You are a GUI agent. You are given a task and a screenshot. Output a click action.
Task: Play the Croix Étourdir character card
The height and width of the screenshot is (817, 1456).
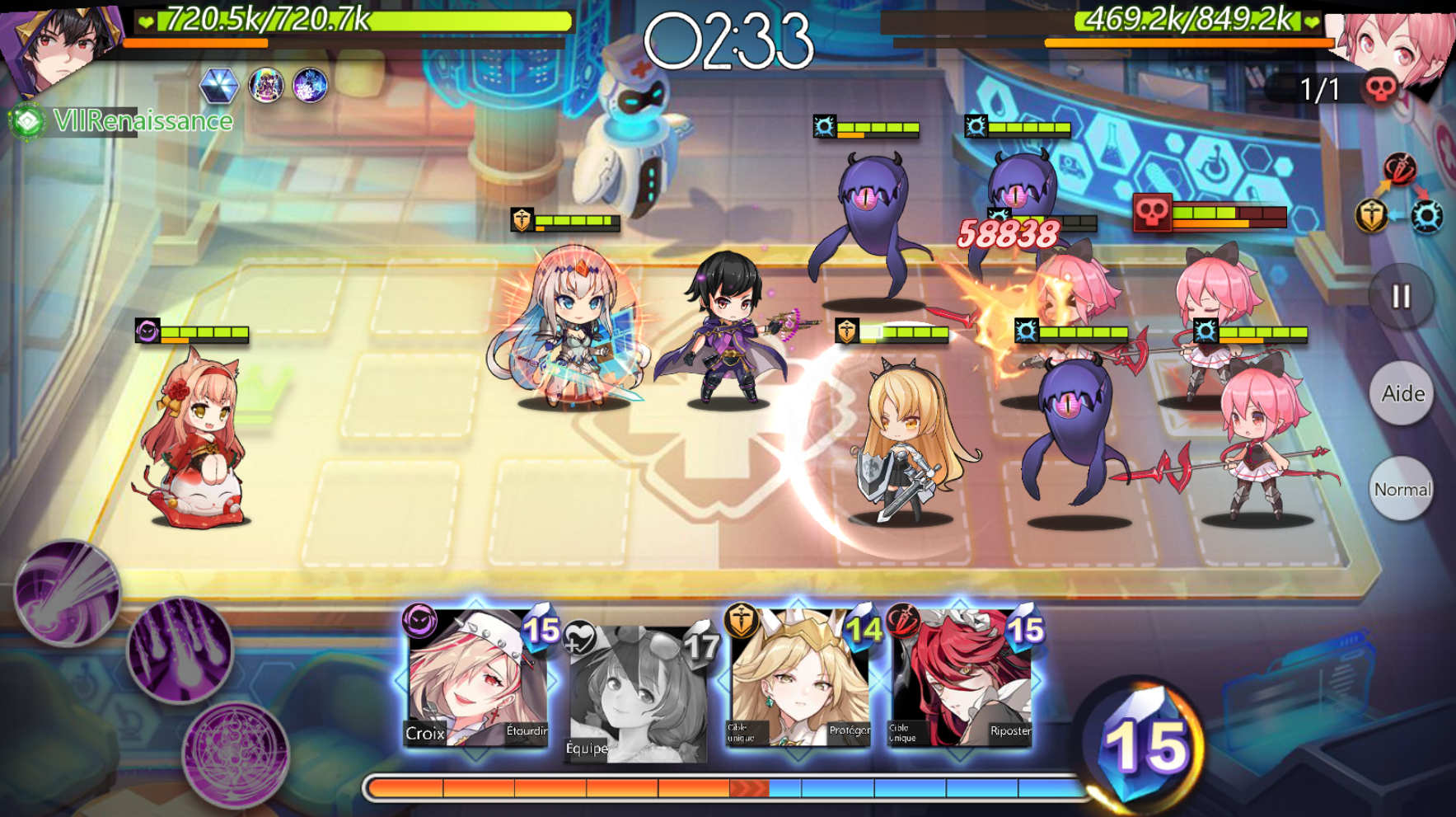pos(475,680)
